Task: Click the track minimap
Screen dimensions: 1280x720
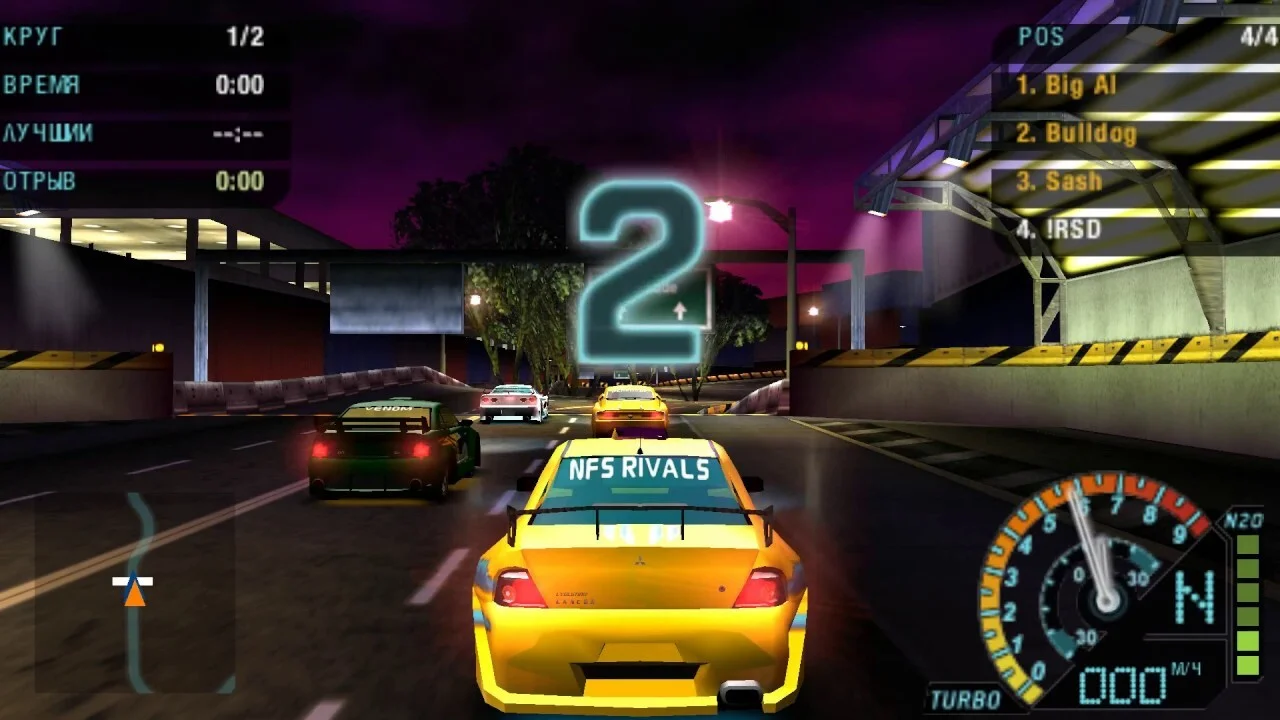Action: 136,592
